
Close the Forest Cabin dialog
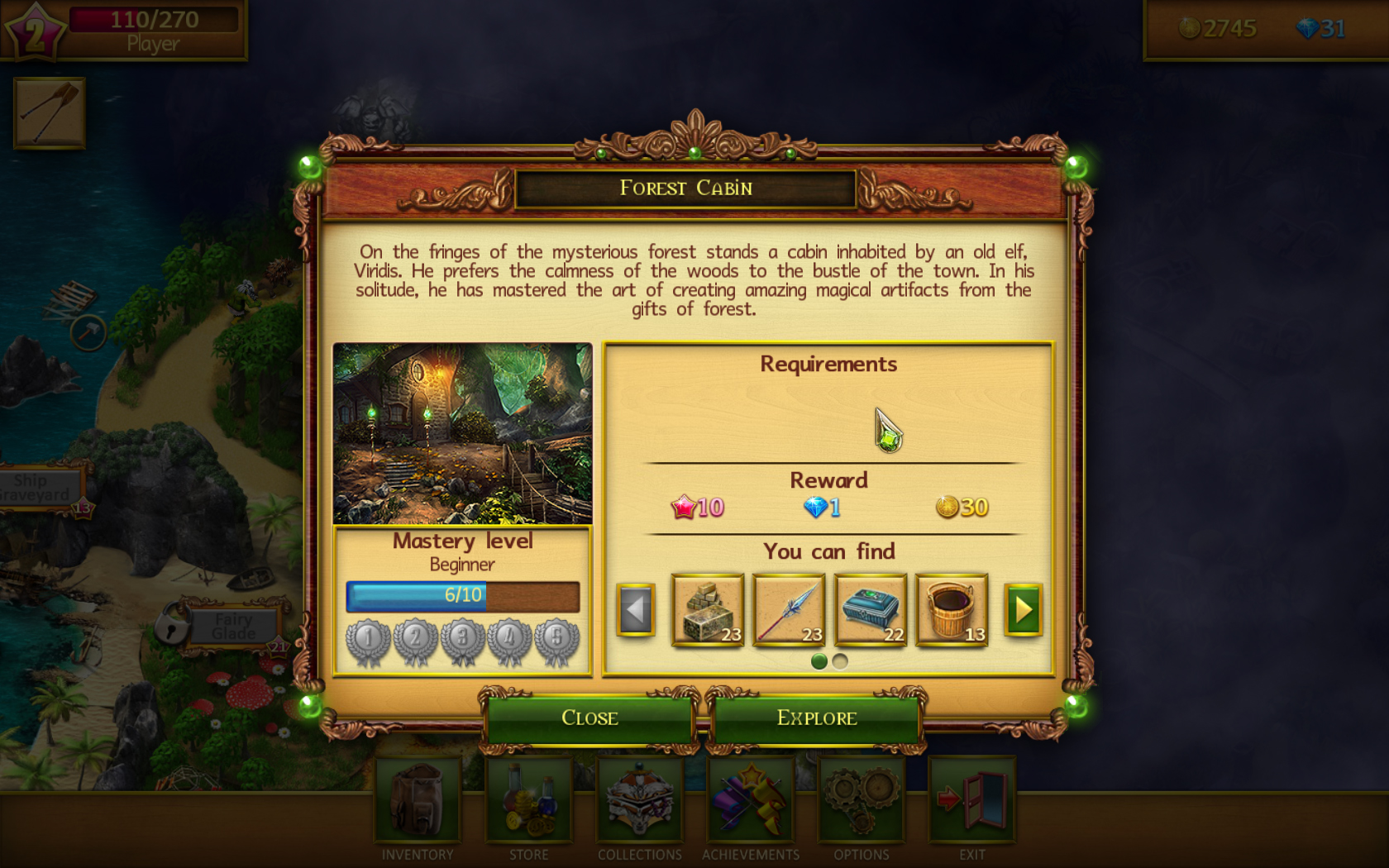589,718
